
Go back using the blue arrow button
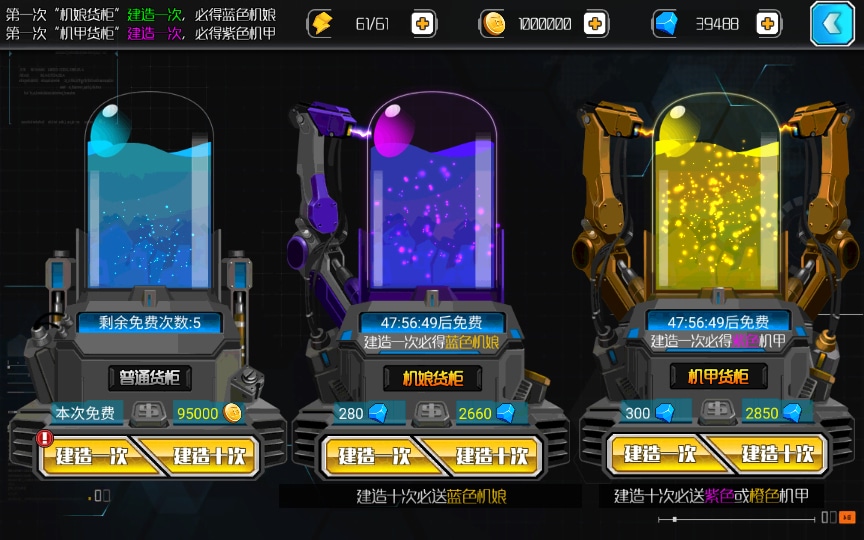(832, 25)
